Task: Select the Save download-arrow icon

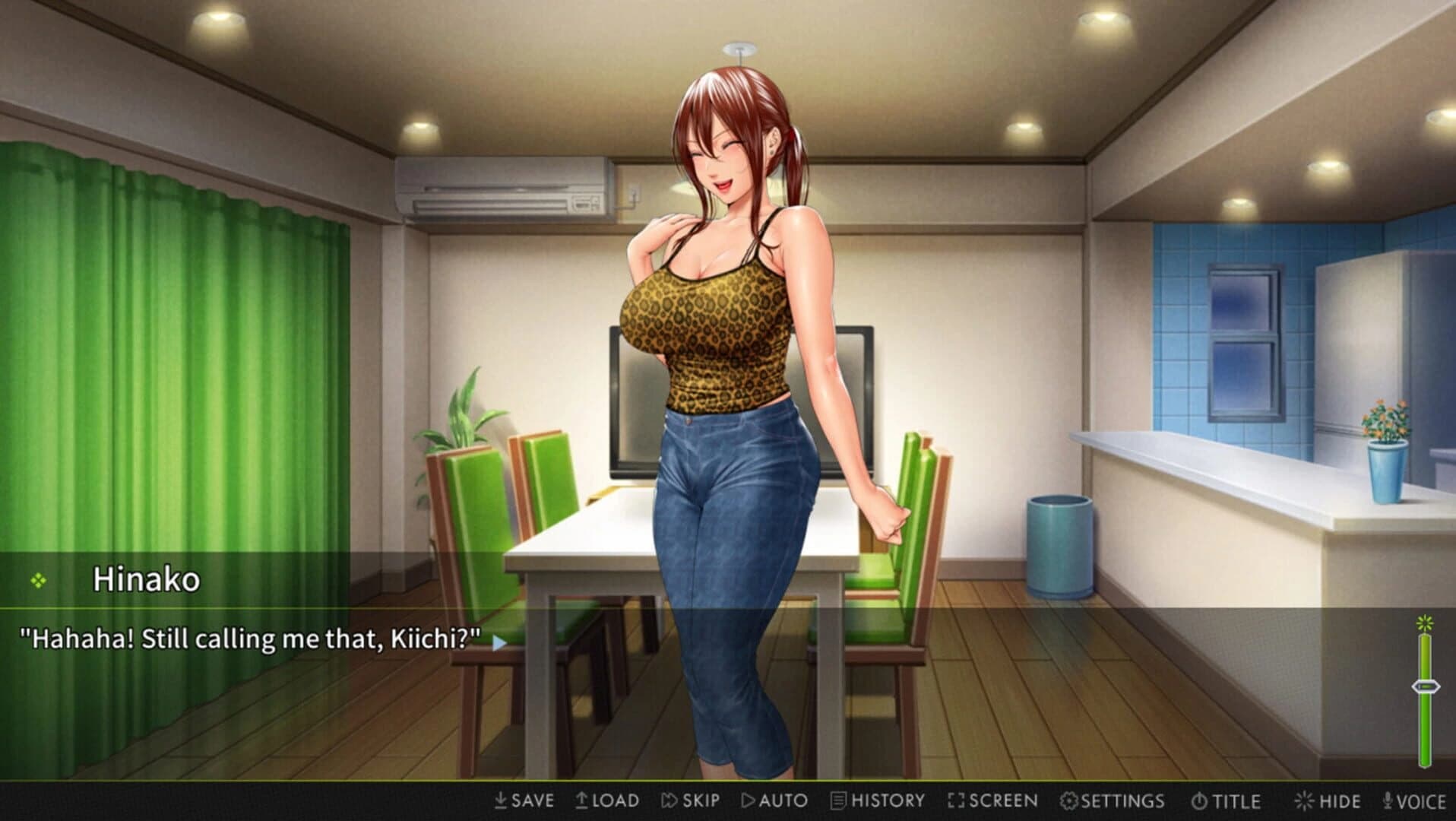Action: point(501,800)
